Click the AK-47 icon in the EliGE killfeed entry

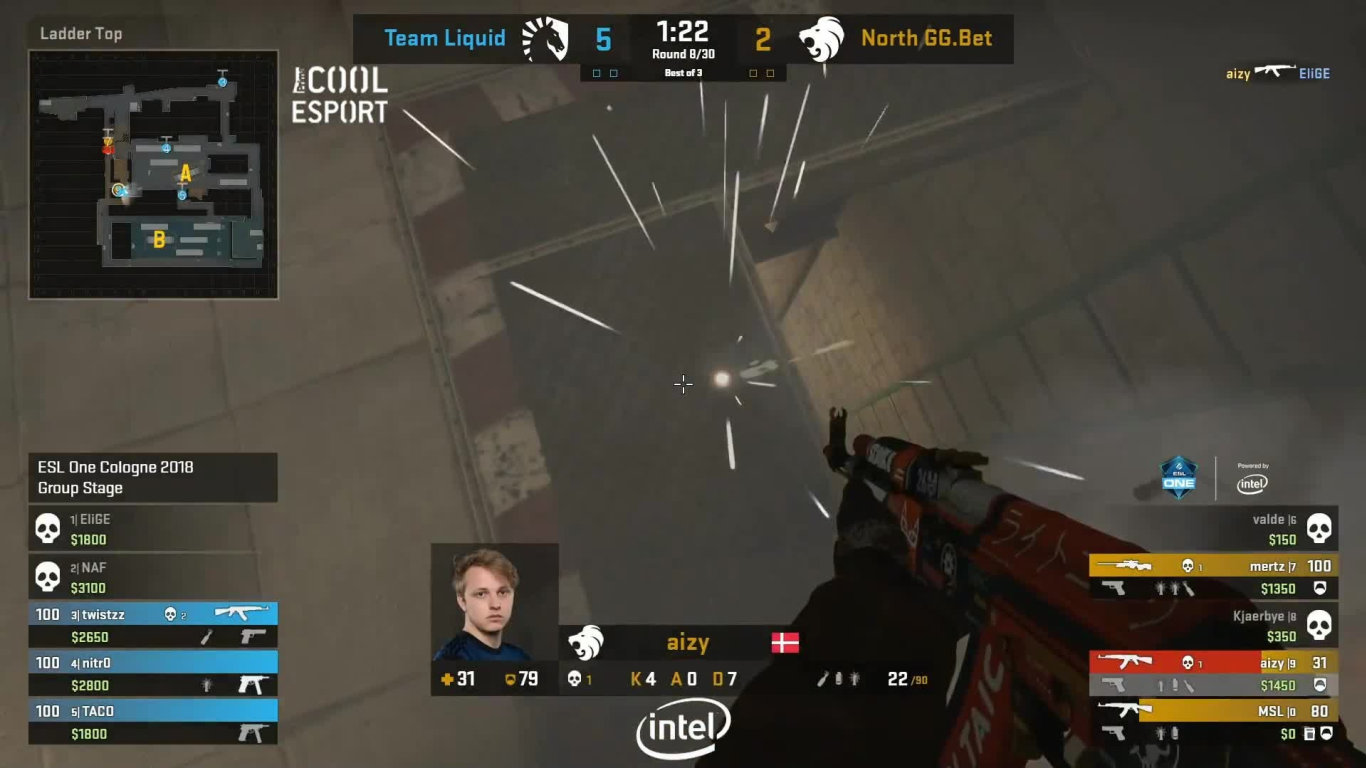1276,72
